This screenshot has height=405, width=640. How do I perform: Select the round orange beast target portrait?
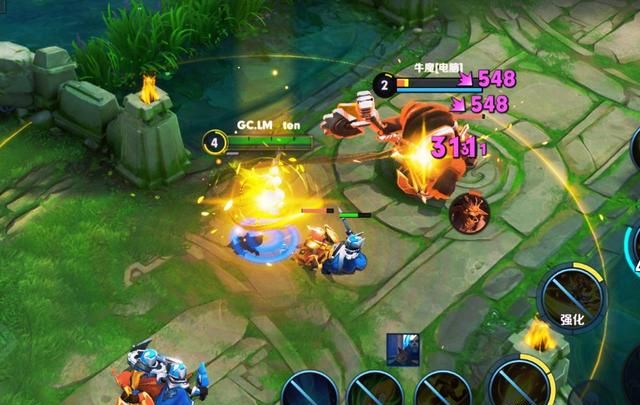[466, 213]
